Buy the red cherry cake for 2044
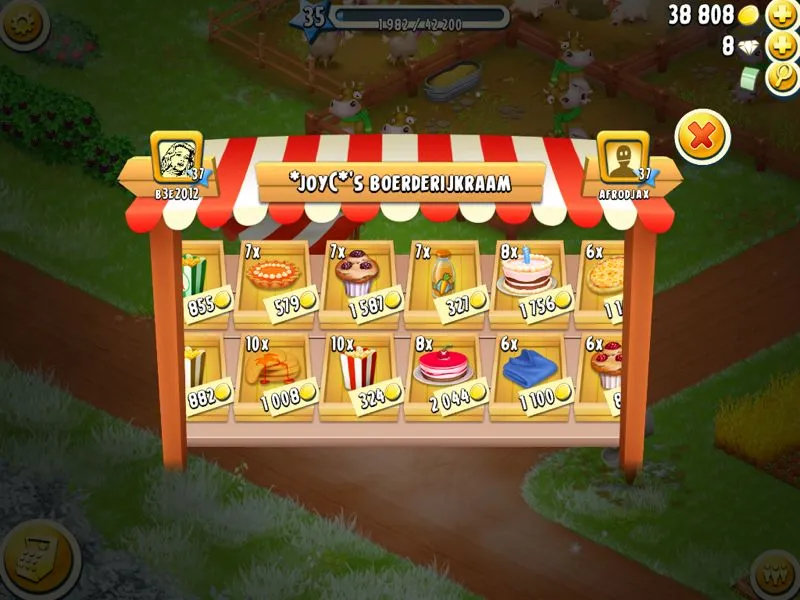 click(445, 377)
